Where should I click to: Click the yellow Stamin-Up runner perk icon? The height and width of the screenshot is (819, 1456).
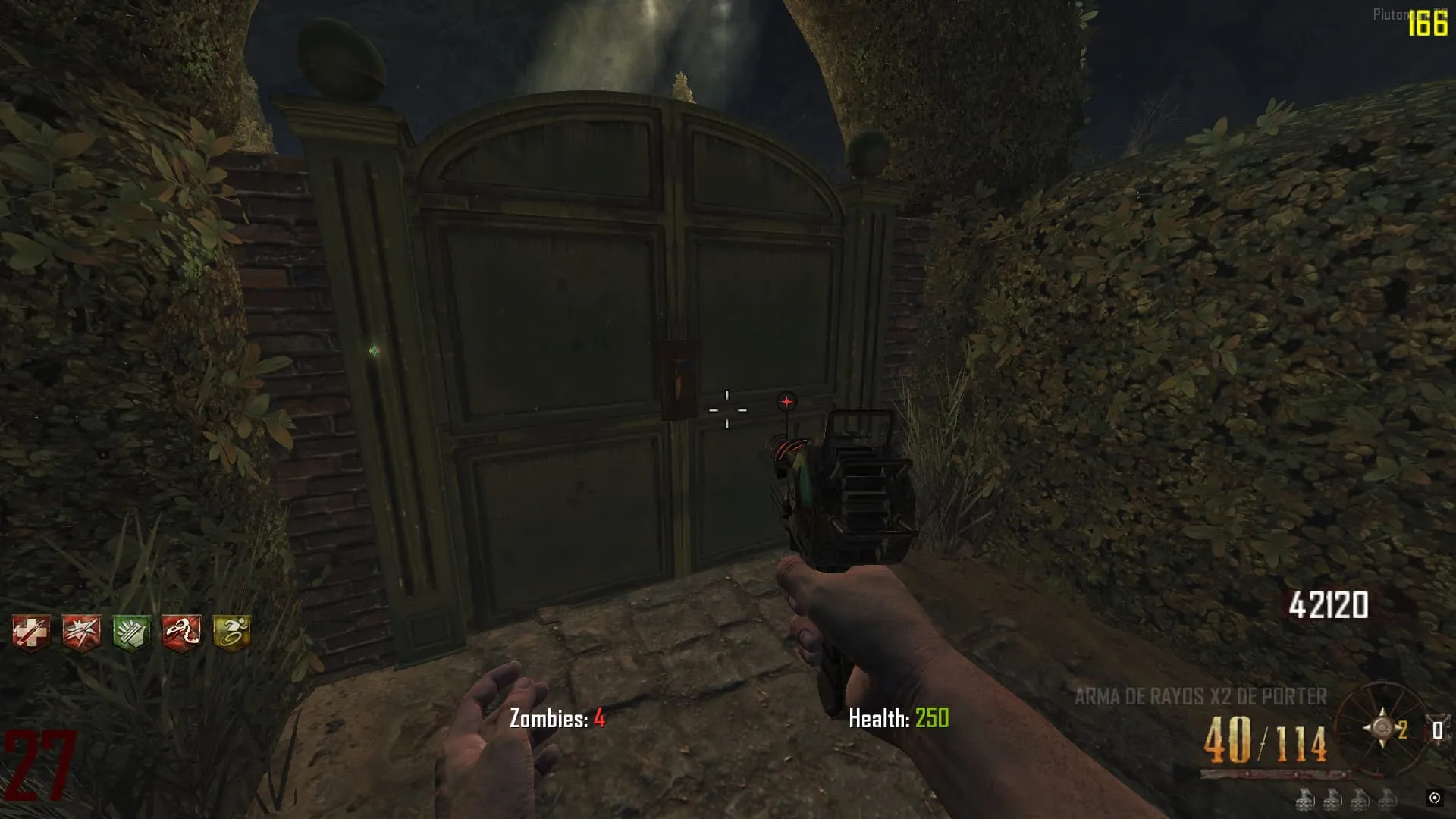pyautogui.click(x=231, y=632)
